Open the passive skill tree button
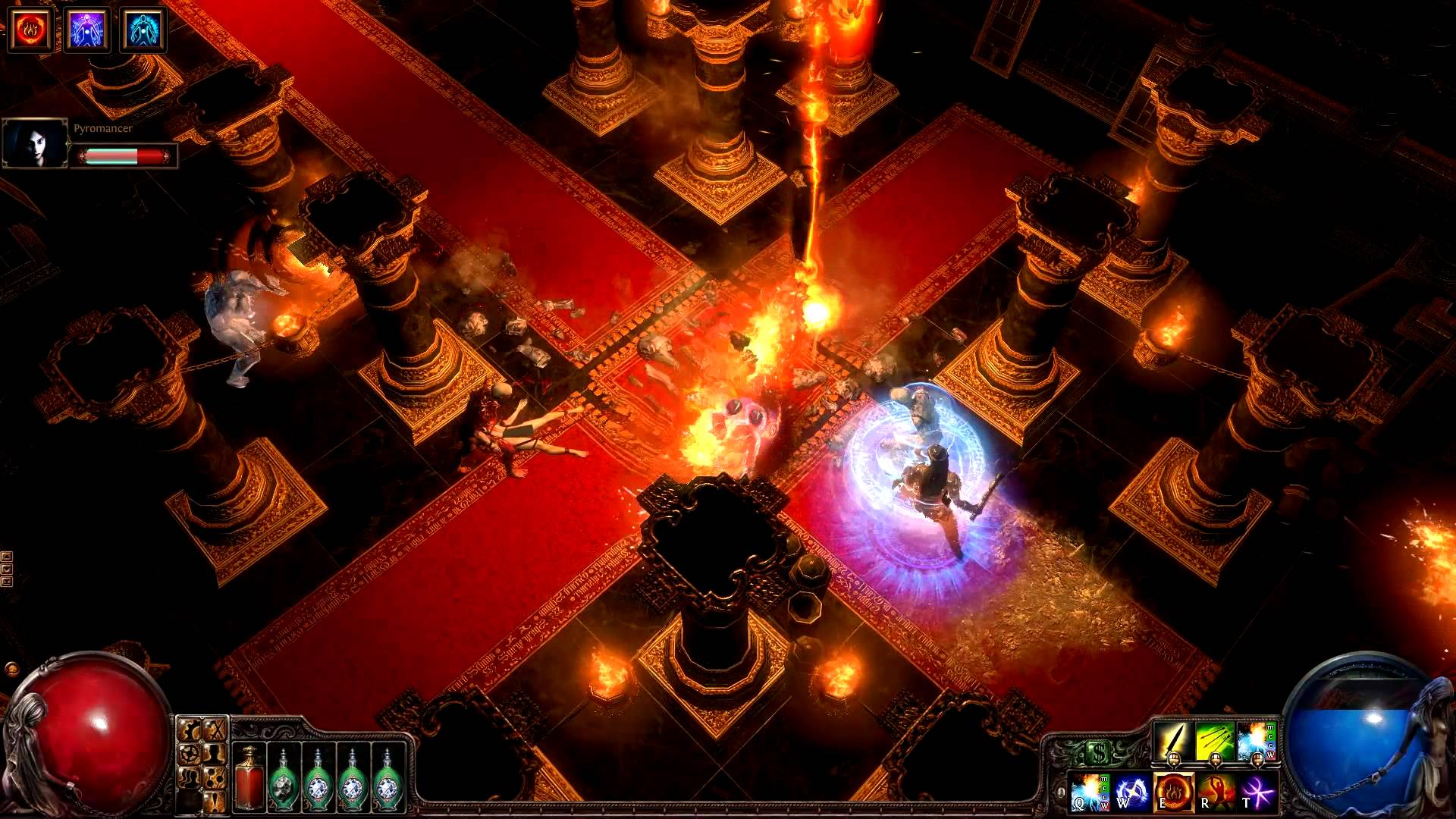Screen dimensions: 1456x819 click(215, 777)
